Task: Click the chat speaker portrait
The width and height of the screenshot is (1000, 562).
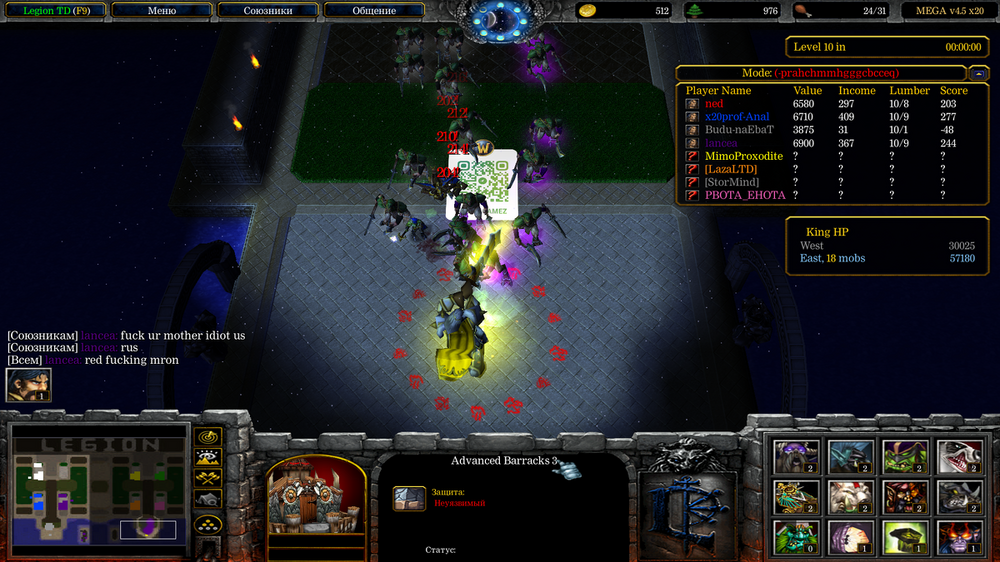Action: pos(28,386)
